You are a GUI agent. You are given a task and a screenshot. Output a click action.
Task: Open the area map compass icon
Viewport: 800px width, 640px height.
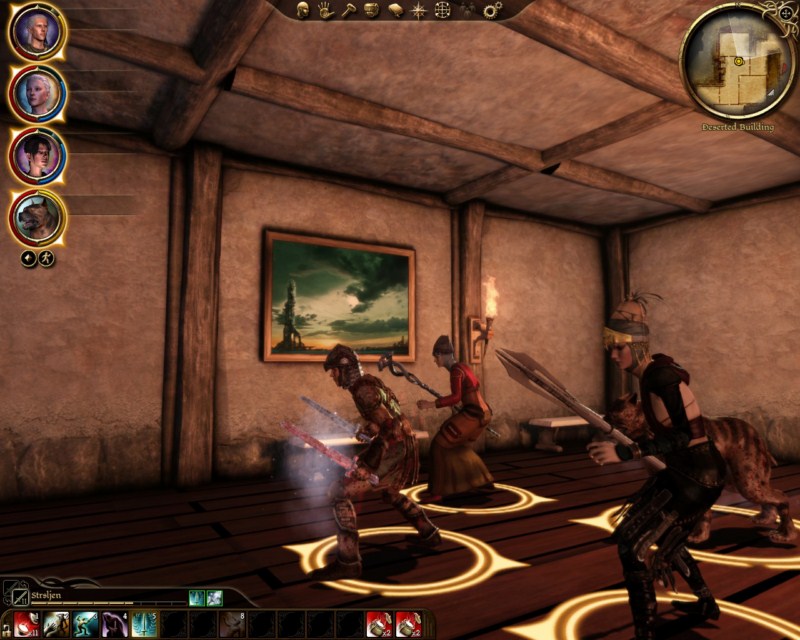pyautogui.click(x=419, y=10)
